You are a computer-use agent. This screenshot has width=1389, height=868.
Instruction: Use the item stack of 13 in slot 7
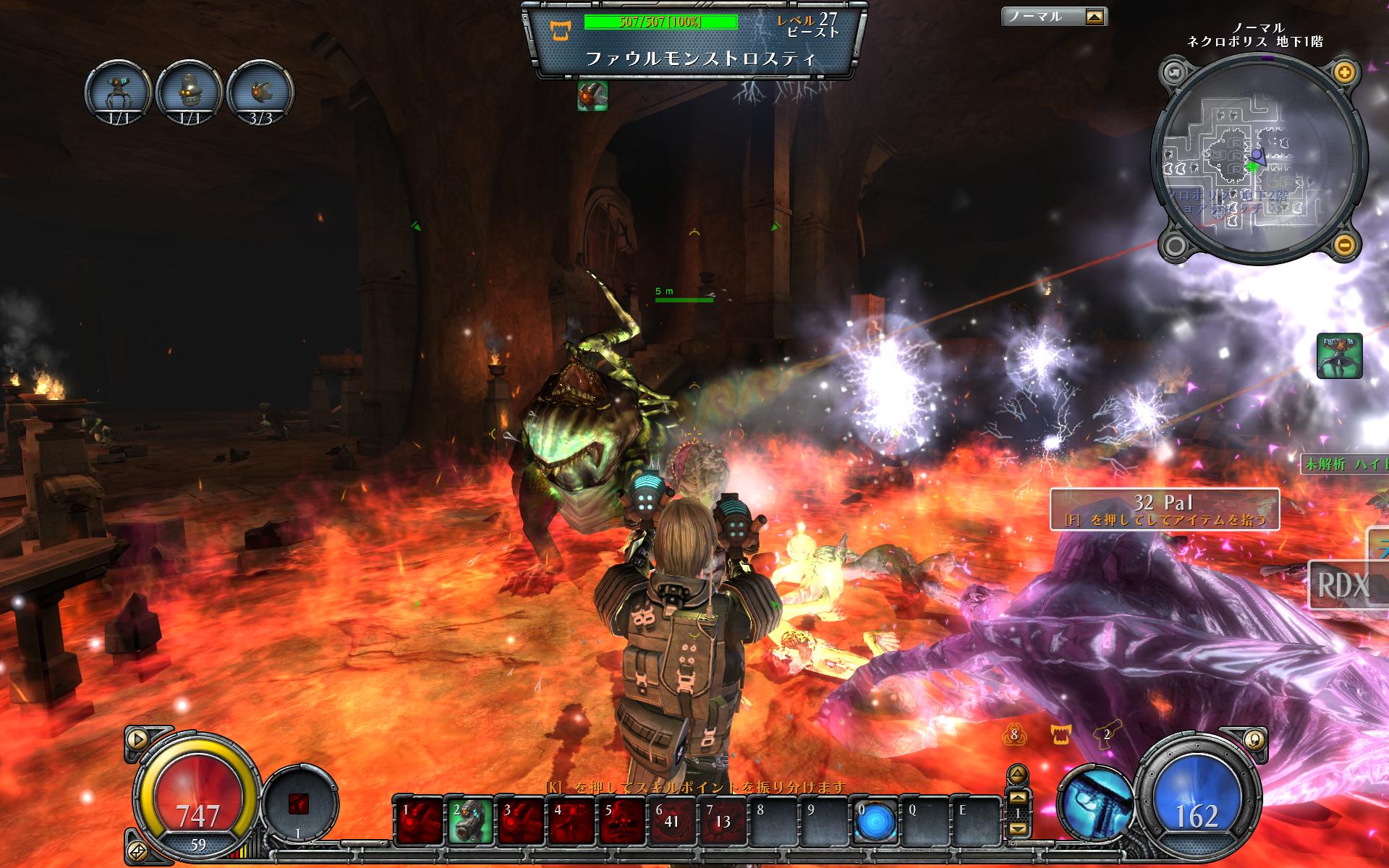[x=723, y=821]
